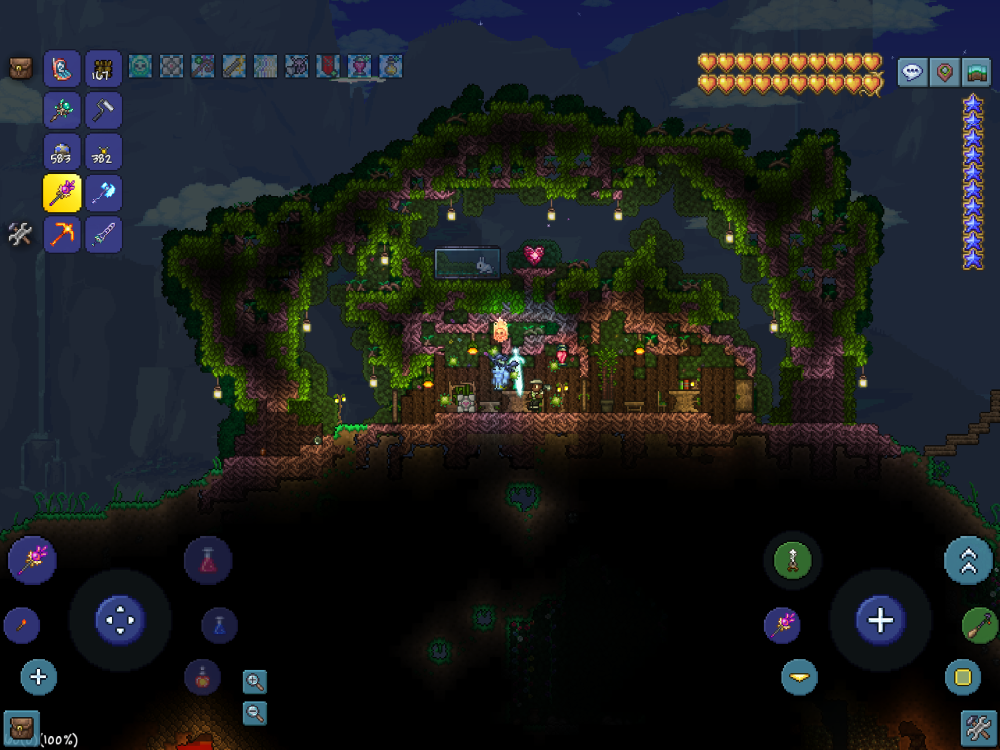This screenshot has height=750, width=1000.
Task: Choose the hotbar slot with 382 items
Action: click(x=103, y=152)
